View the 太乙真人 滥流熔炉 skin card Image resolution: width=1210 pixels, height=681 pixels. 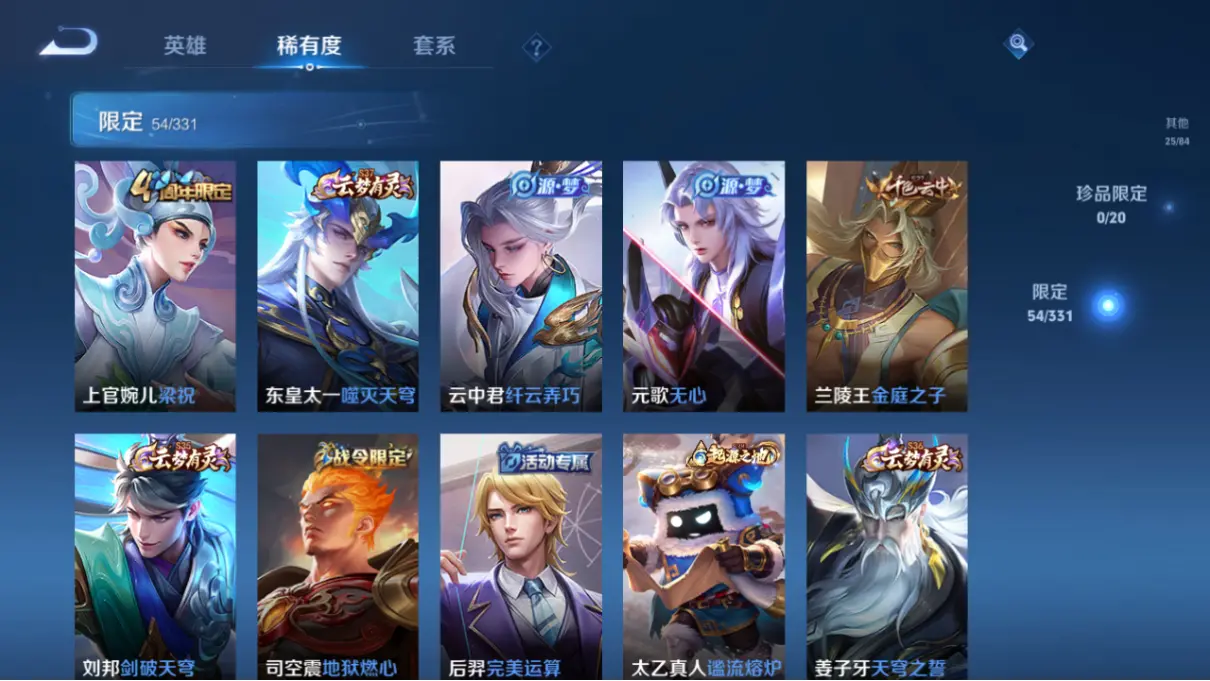[x=704, y=556]
